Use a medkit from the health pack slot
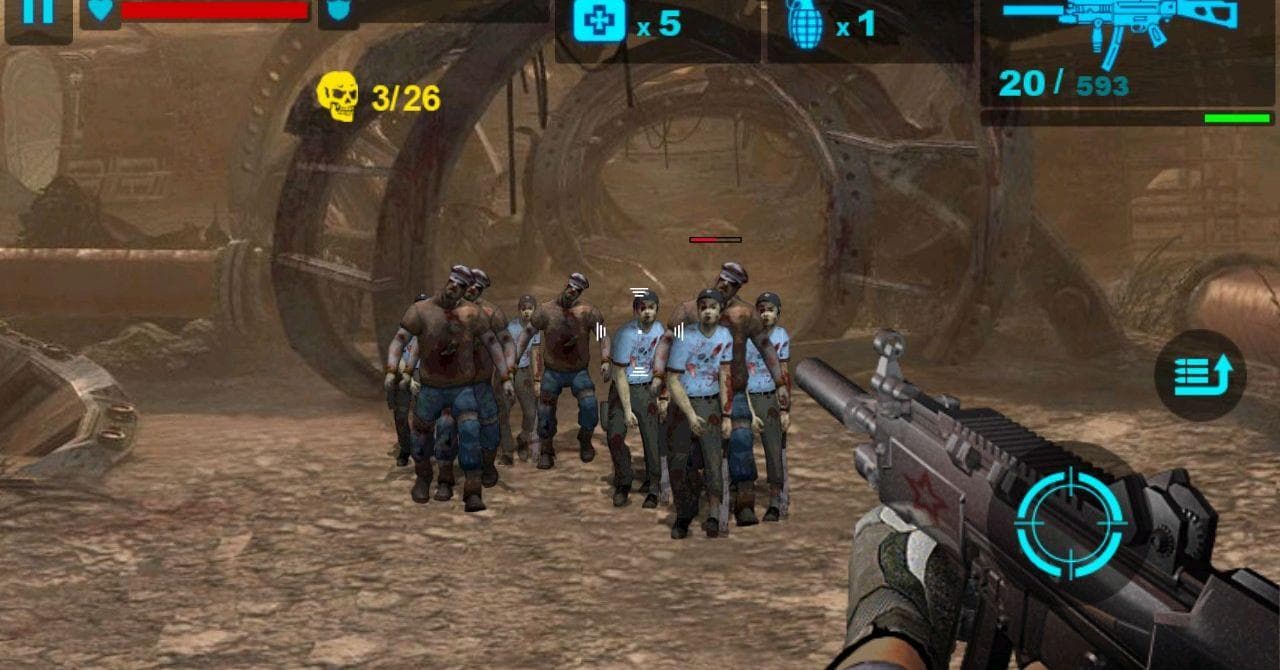 [600, 22]
